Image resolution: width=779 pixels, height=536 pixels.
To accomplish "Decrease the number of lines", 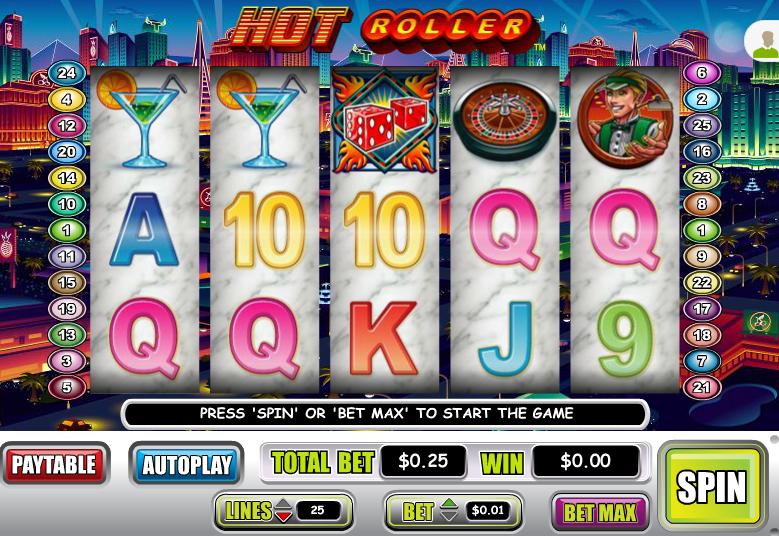I will (284, 517).
